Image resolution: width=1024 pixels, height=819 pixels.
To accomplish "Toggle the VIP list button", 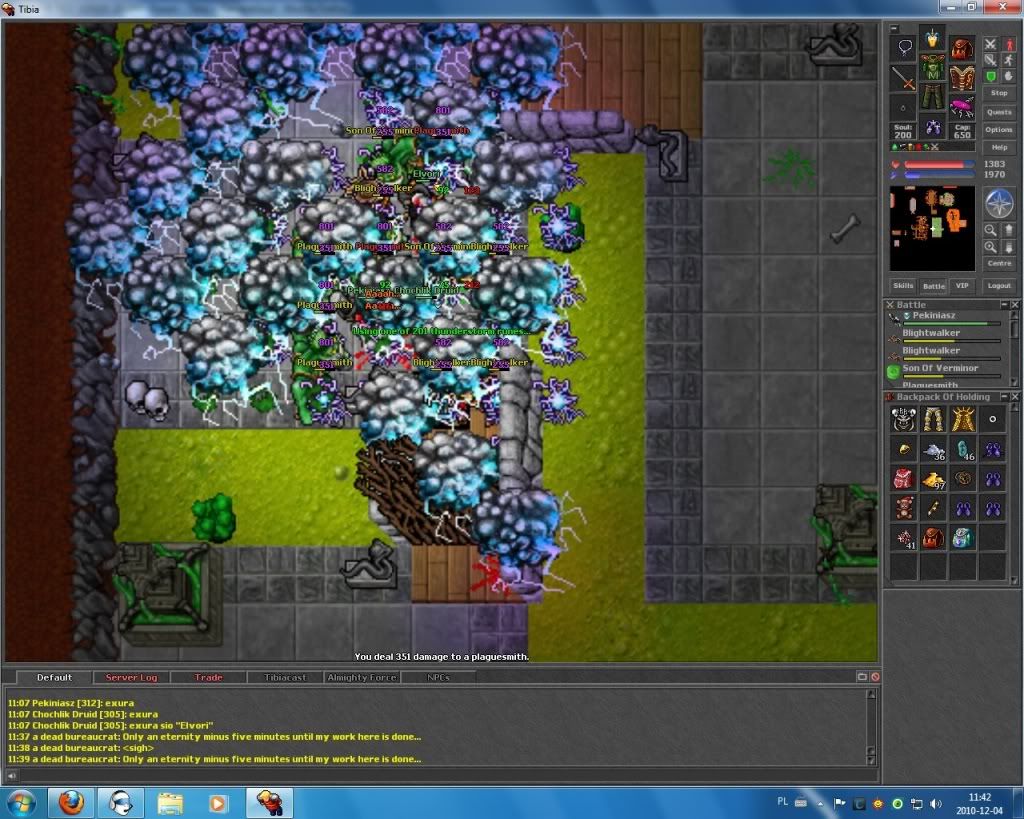I will tap(962, 286).
